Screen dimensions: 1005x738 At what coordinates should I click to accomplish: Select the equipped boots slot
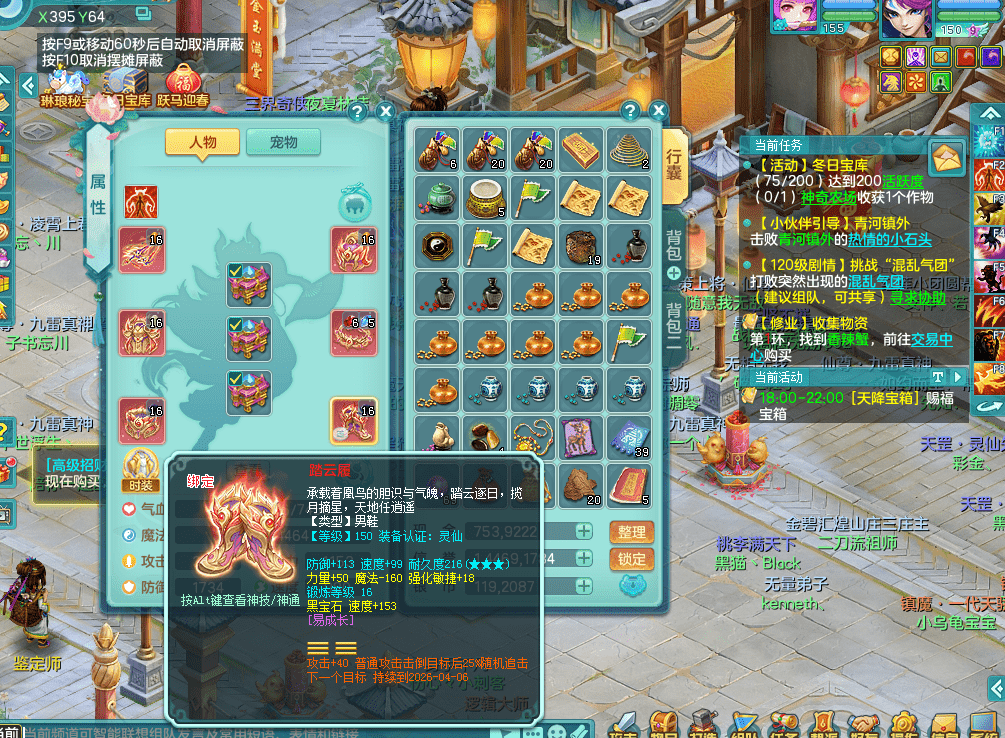click(353, 421)
